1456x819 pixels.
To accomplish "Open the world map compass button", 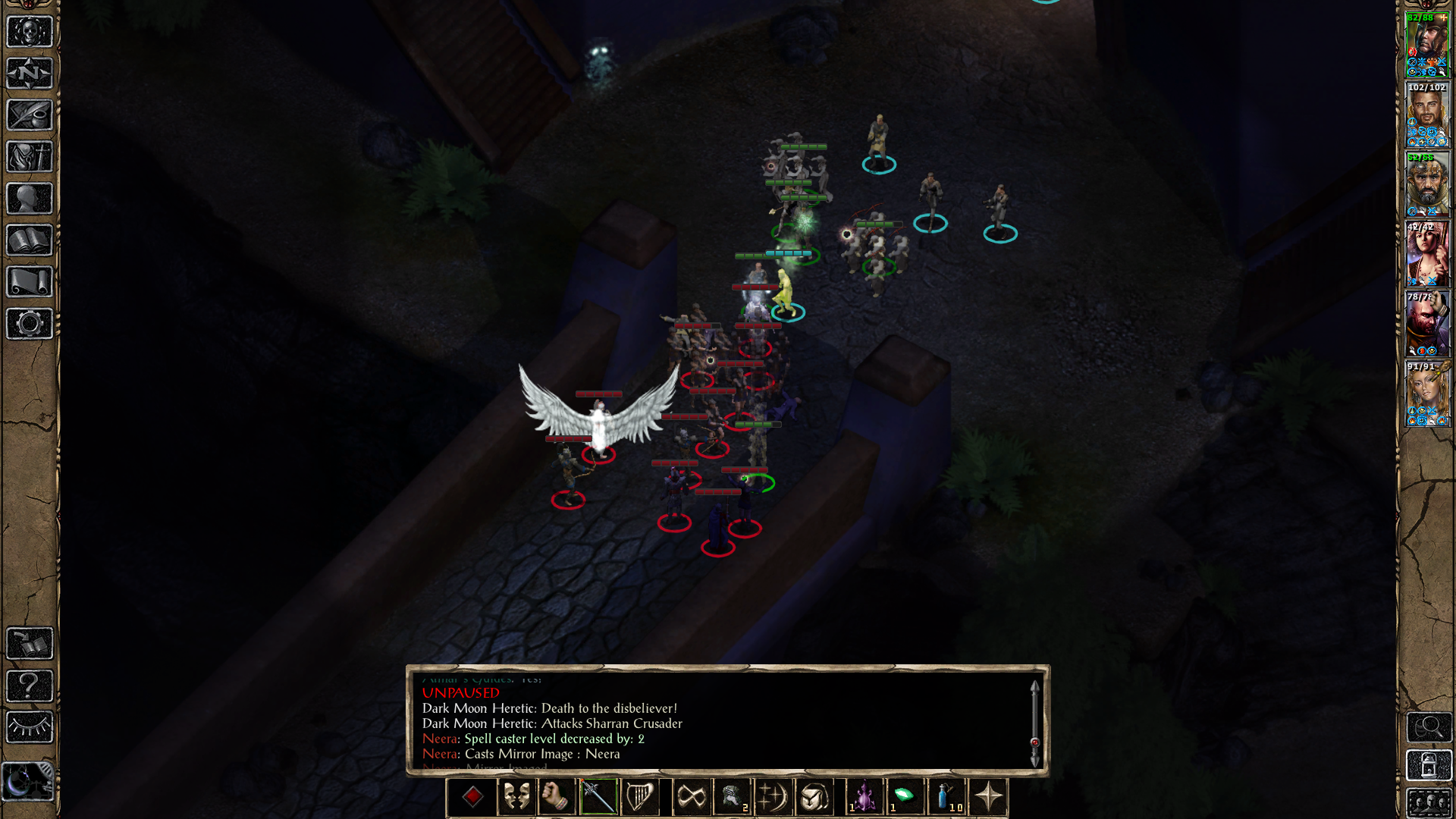I will pos(30,74).
